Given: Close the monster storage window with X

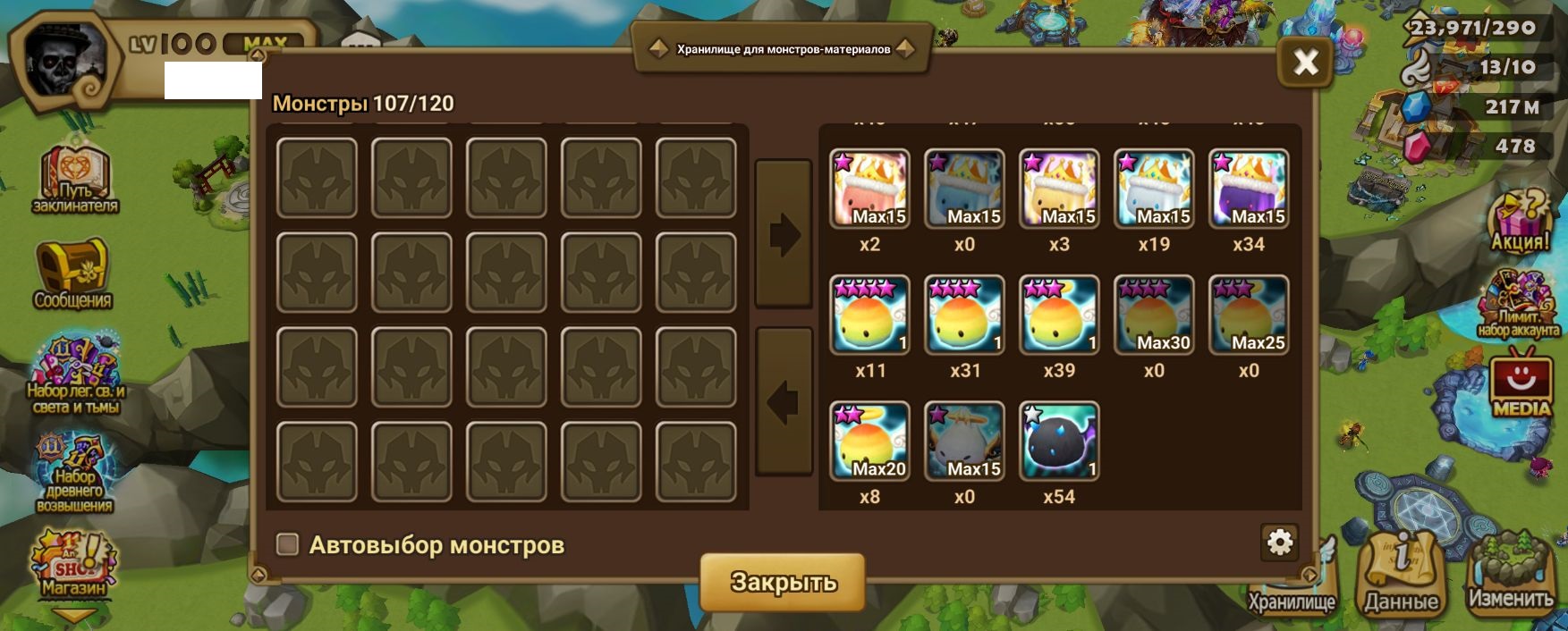Looking at the screenshot, I should pyautogui.click(x=1305, y=62).
